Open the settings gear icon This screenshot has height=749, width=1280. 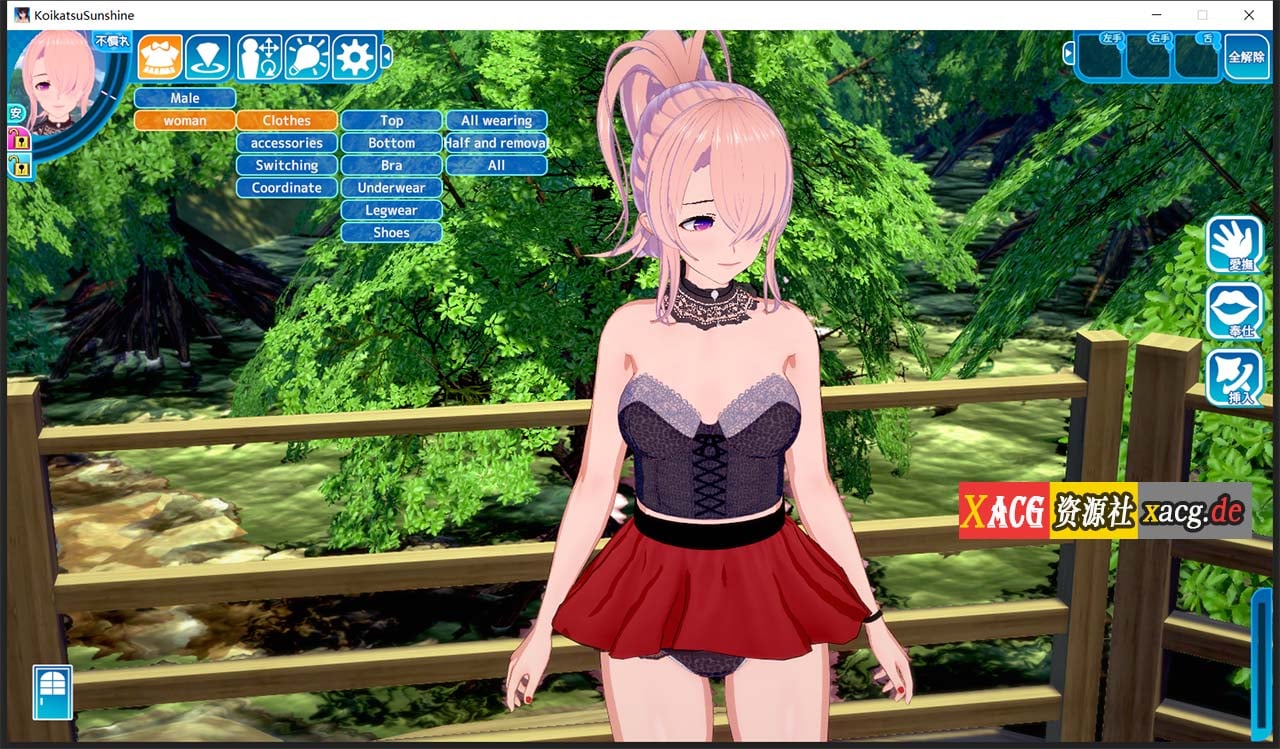tap(355, 57)
